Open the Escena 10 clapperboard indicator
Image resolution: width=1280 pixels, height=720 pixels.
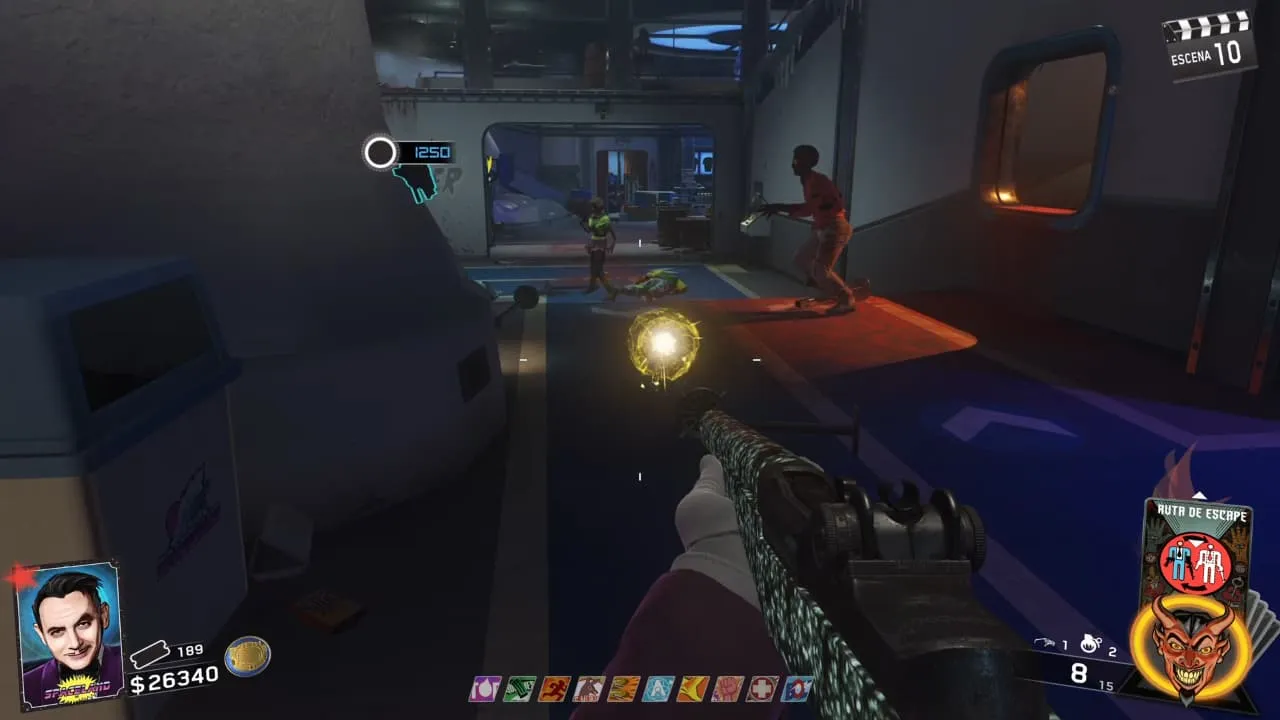1211,43
